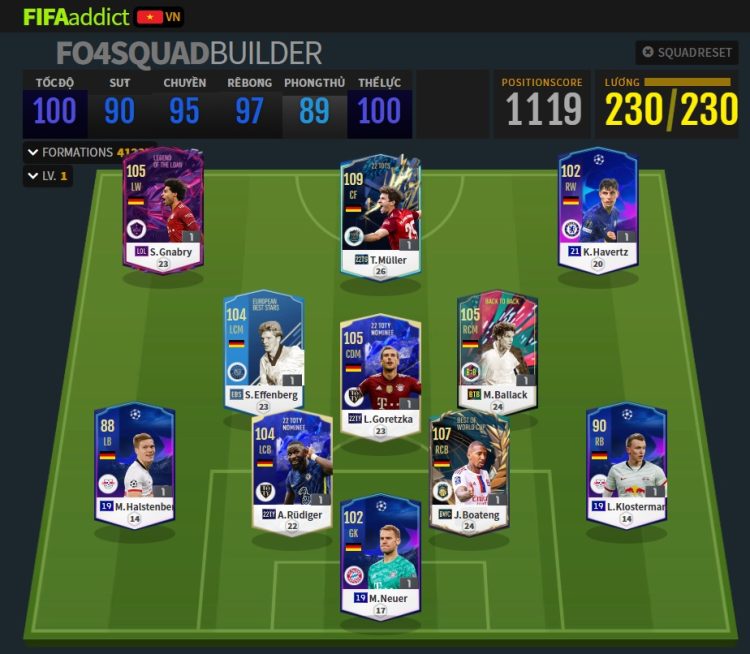Open the FIFAaddict home logo
Image resolution: width=750 pixels, height=654 pixels.
76,17
